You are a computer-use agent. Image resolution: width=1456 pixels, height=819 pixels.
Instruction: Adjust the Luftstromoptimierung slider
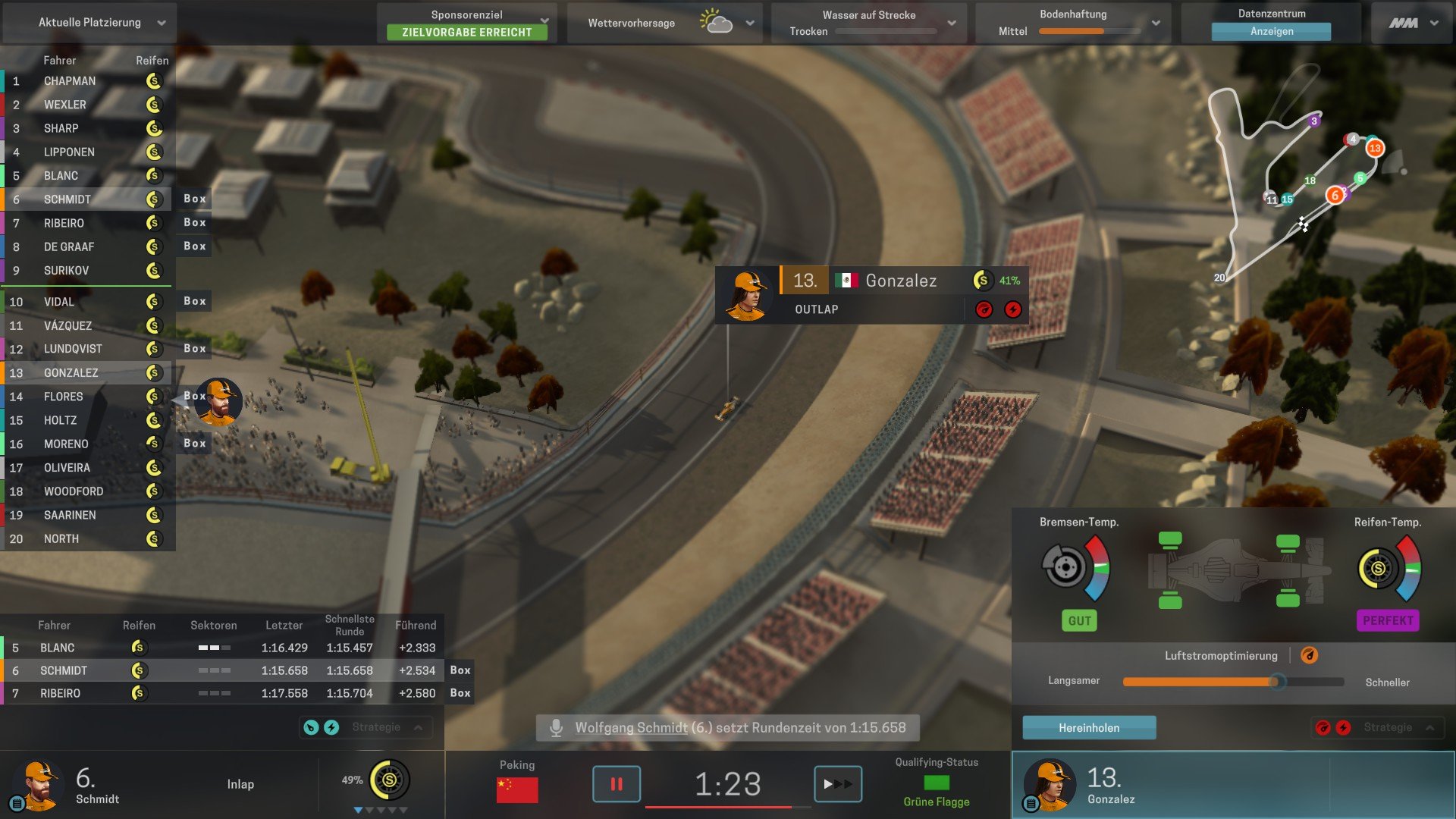[1277, 681]
